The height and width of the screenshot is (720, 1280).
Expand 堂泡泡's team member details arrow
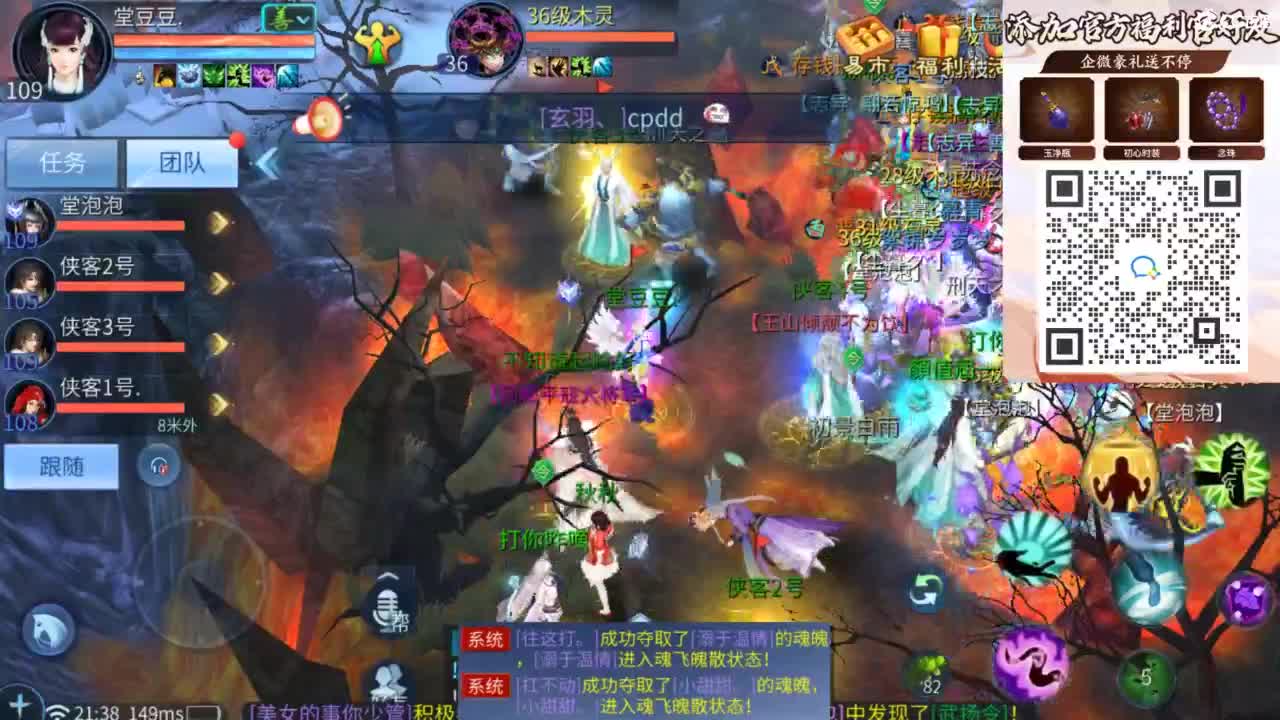click(x=218, y=222)
